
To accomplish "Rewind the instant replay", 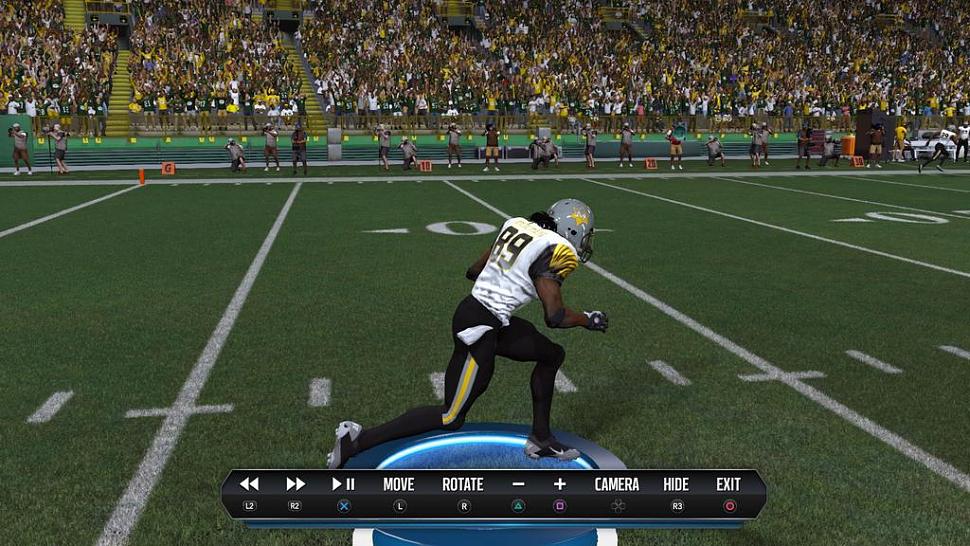I will click(x=249, y=485).
